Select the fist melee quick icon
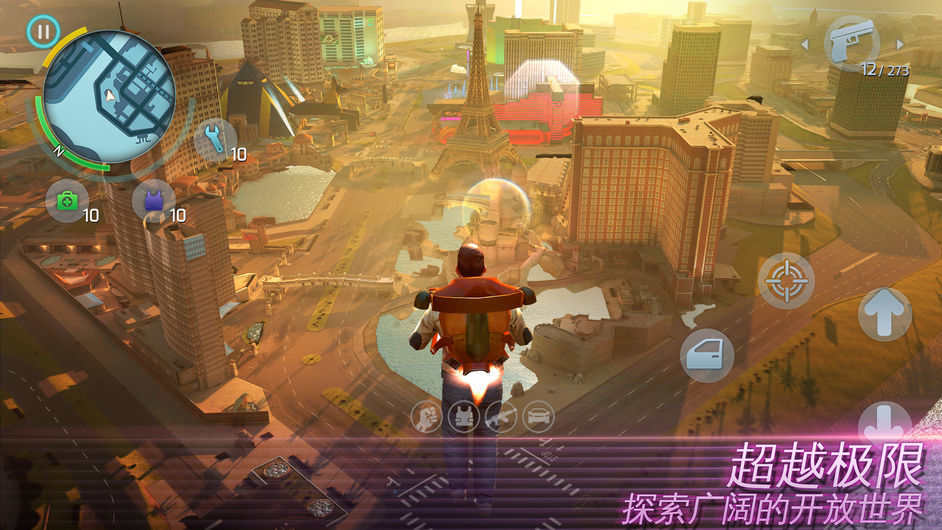The width and height of the screenshot is (942, 530). tap(427, 417)
